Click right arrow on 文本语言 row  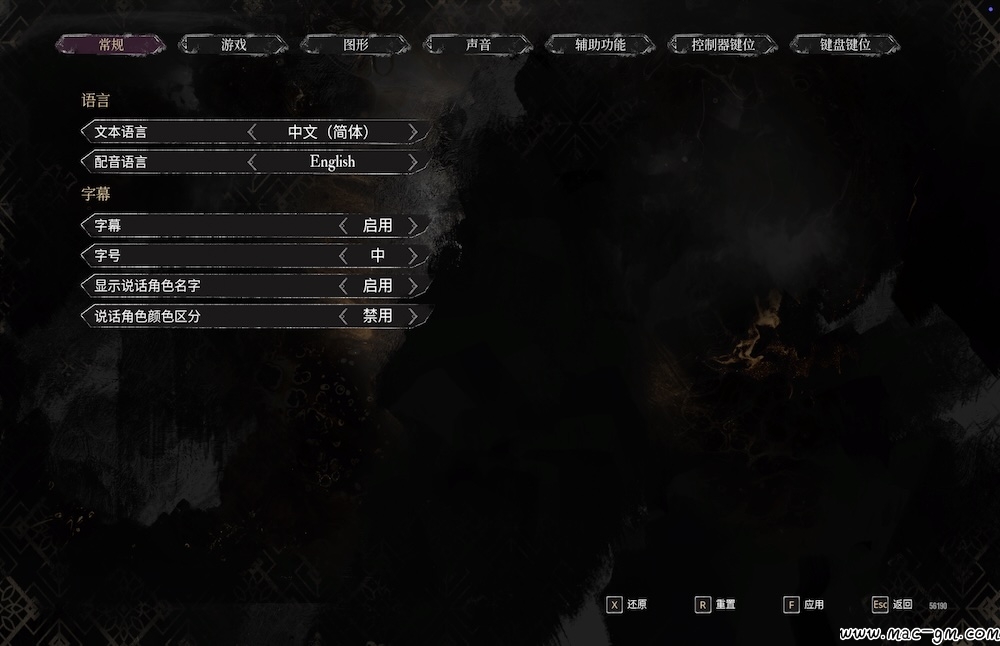coord(413,132)
